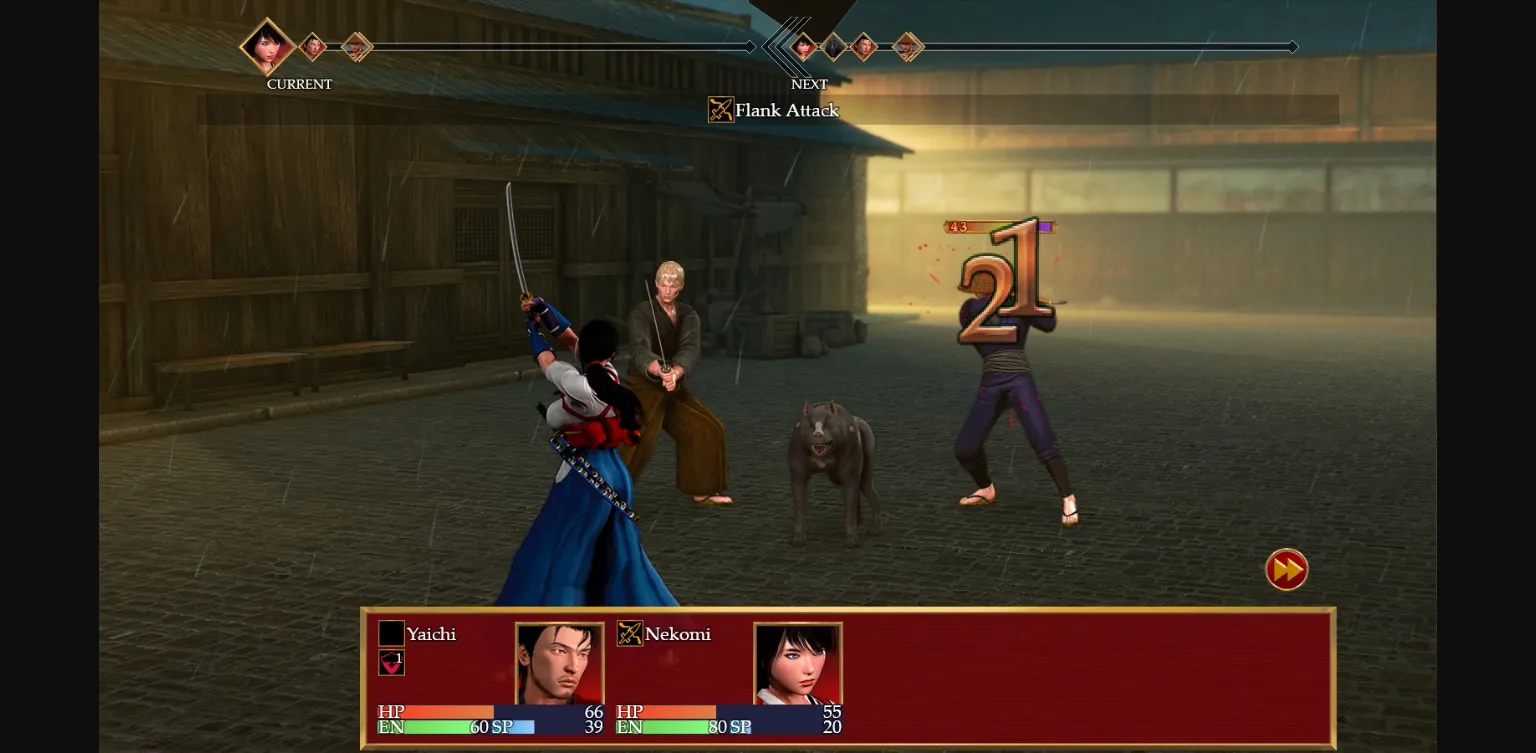1536x753 pixels.
Task: Click the black status icon beside Yaichi's name
Action: coord(391,633)
